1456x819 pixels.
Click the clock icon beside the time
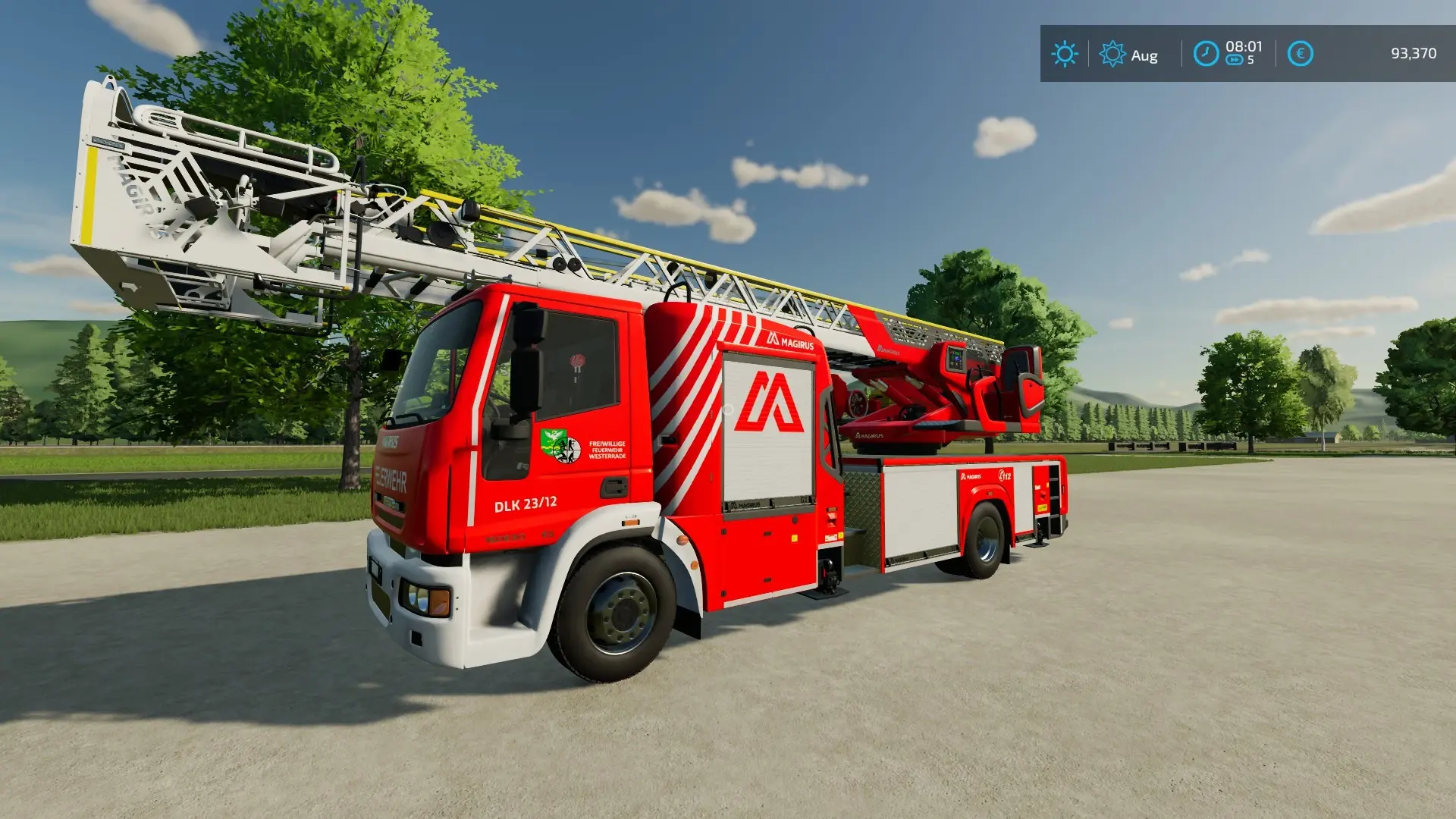1206,54
